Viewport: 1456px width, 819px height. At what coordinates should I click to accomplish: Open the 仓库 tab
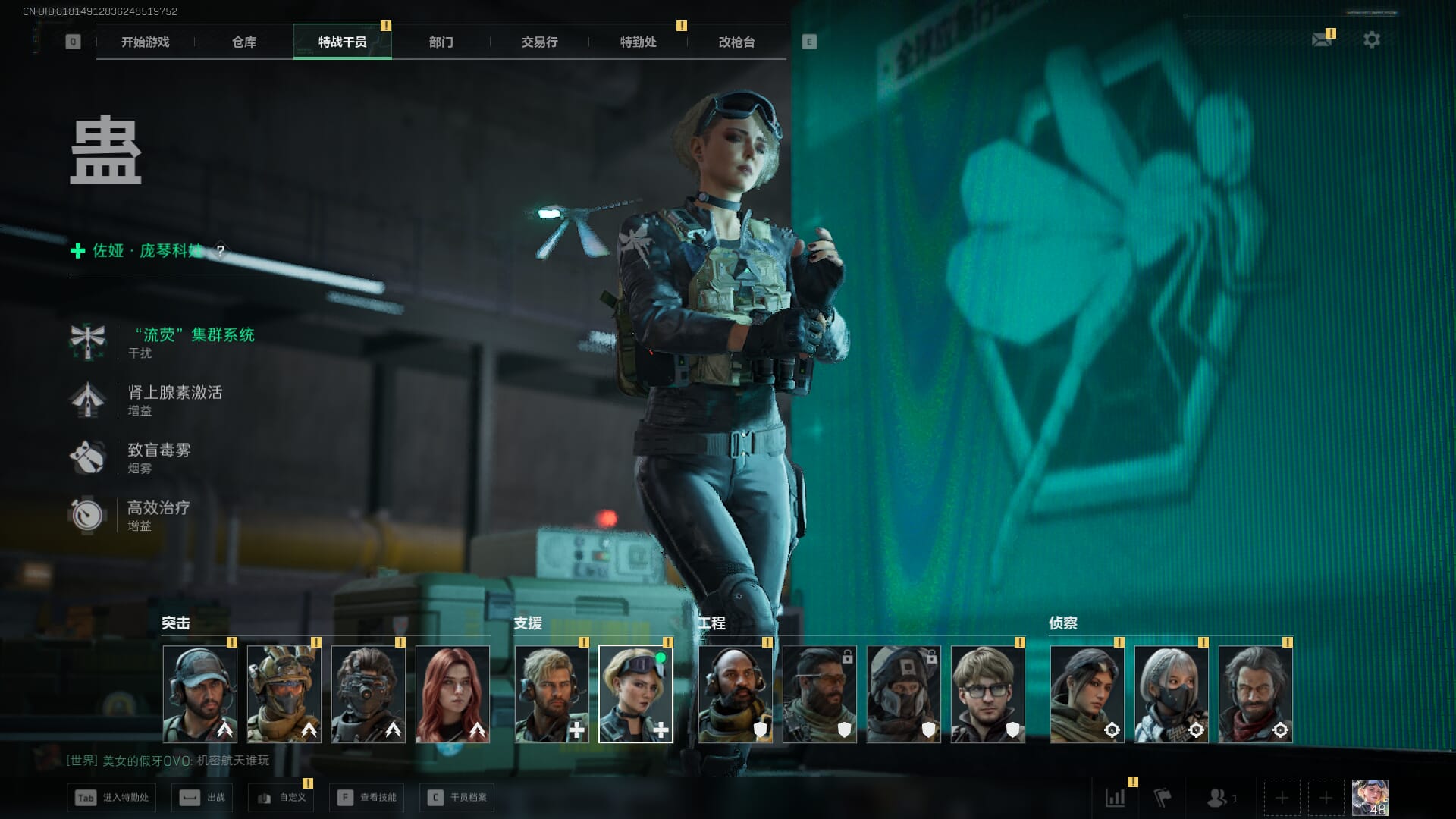(243, 42)
